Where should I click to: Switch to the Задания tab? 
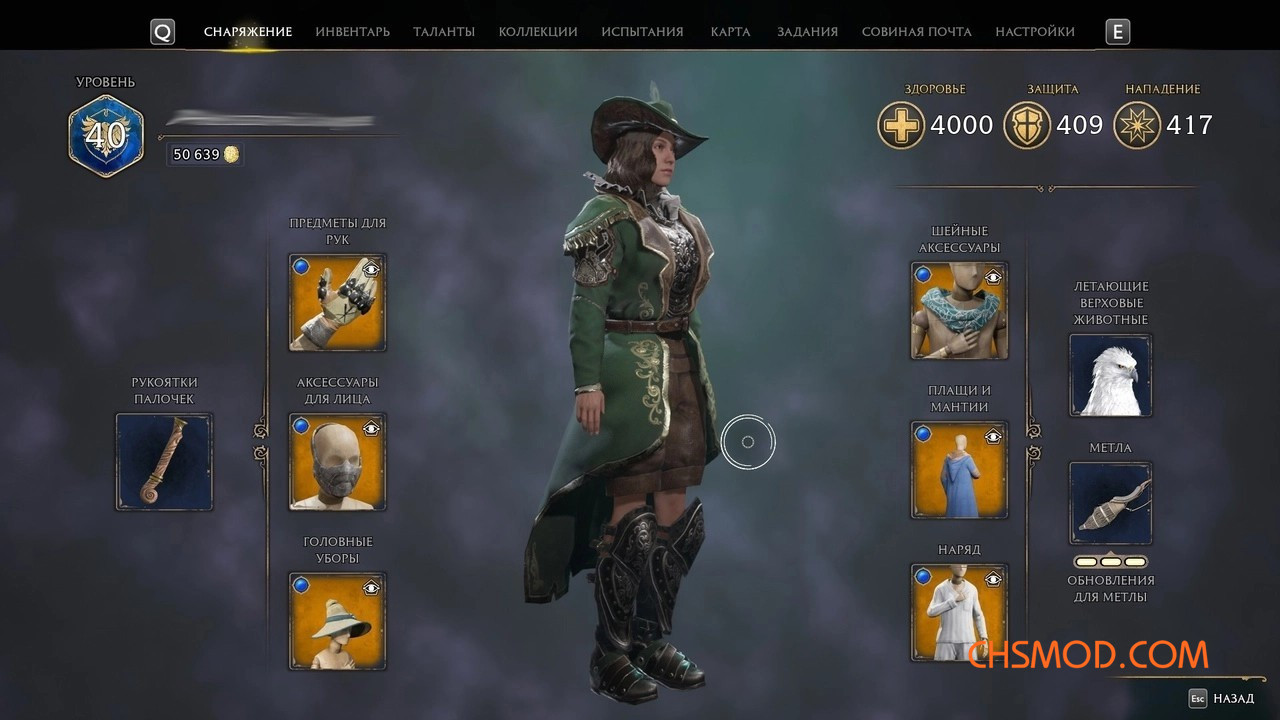[x=807, y=32]
